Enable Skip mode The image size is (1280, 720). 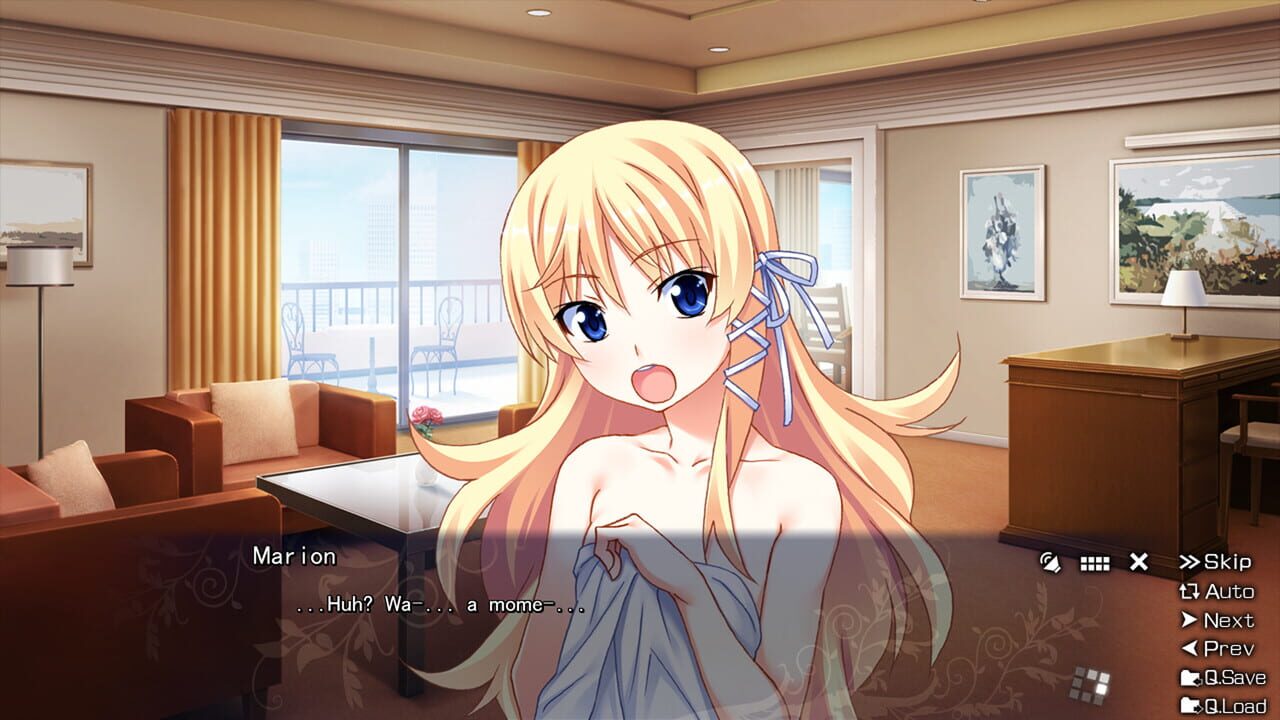(1227, 562)
